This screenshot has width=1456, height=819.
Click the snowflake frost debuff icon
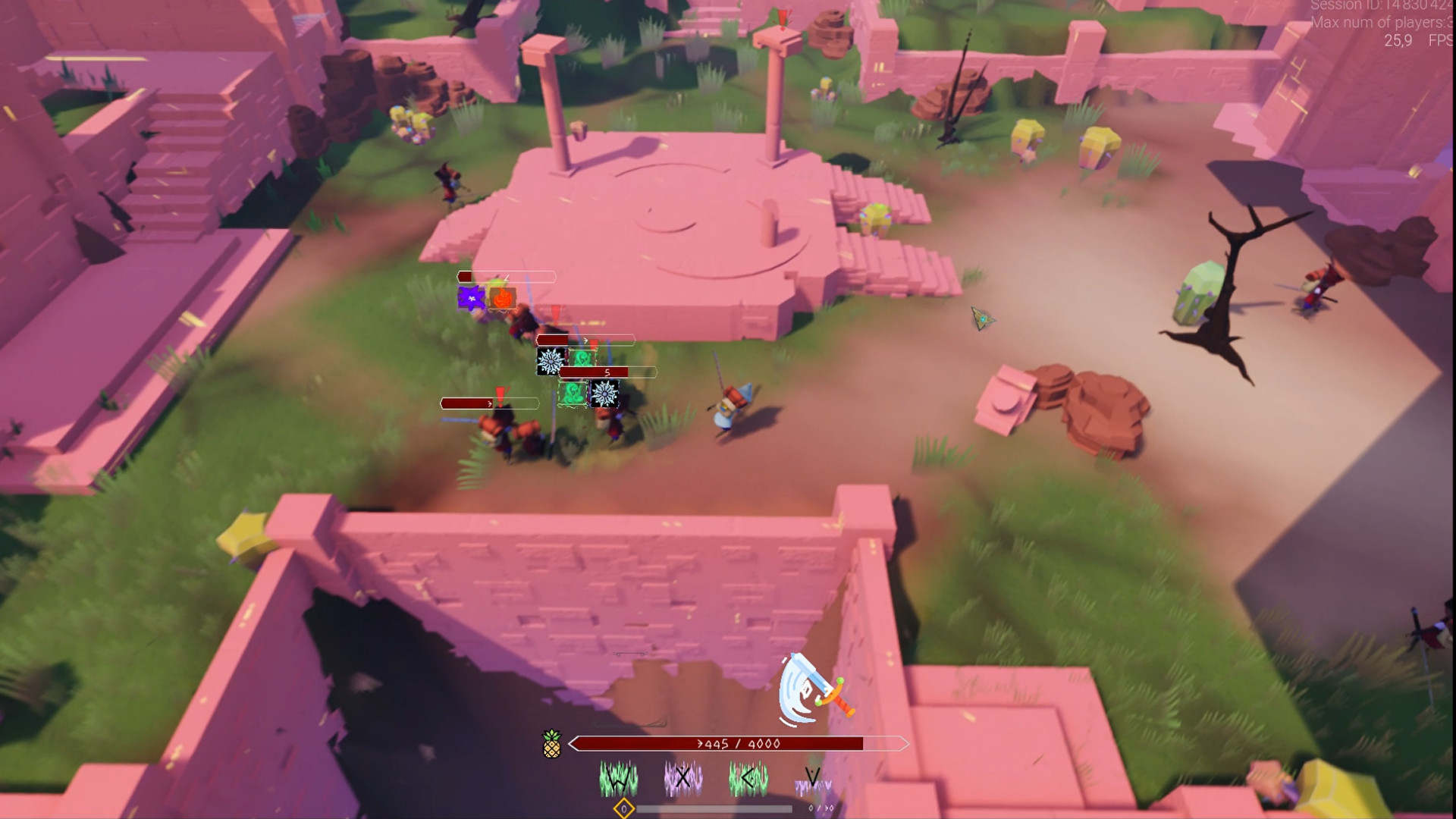click(x=551, y=362)
